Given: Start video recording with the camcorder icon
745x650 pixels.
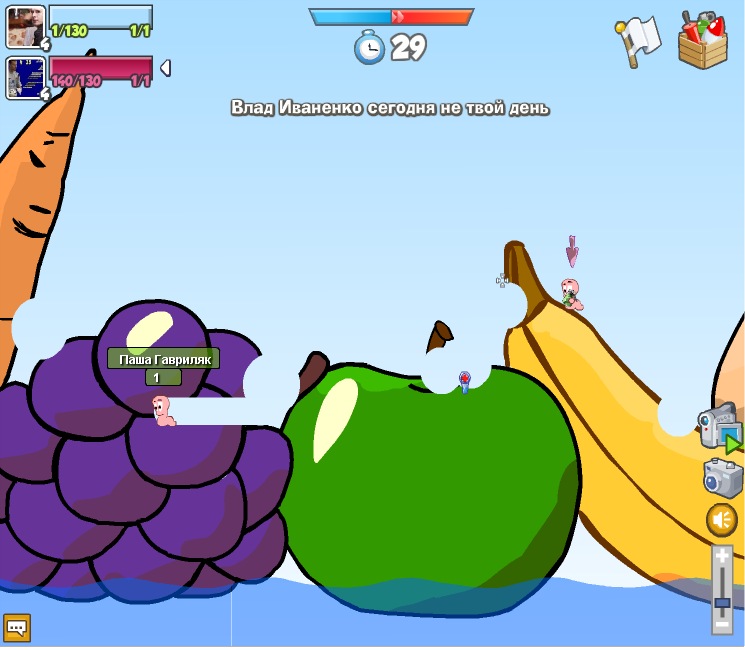Looking at the screenshot, I should pos(719,426).
